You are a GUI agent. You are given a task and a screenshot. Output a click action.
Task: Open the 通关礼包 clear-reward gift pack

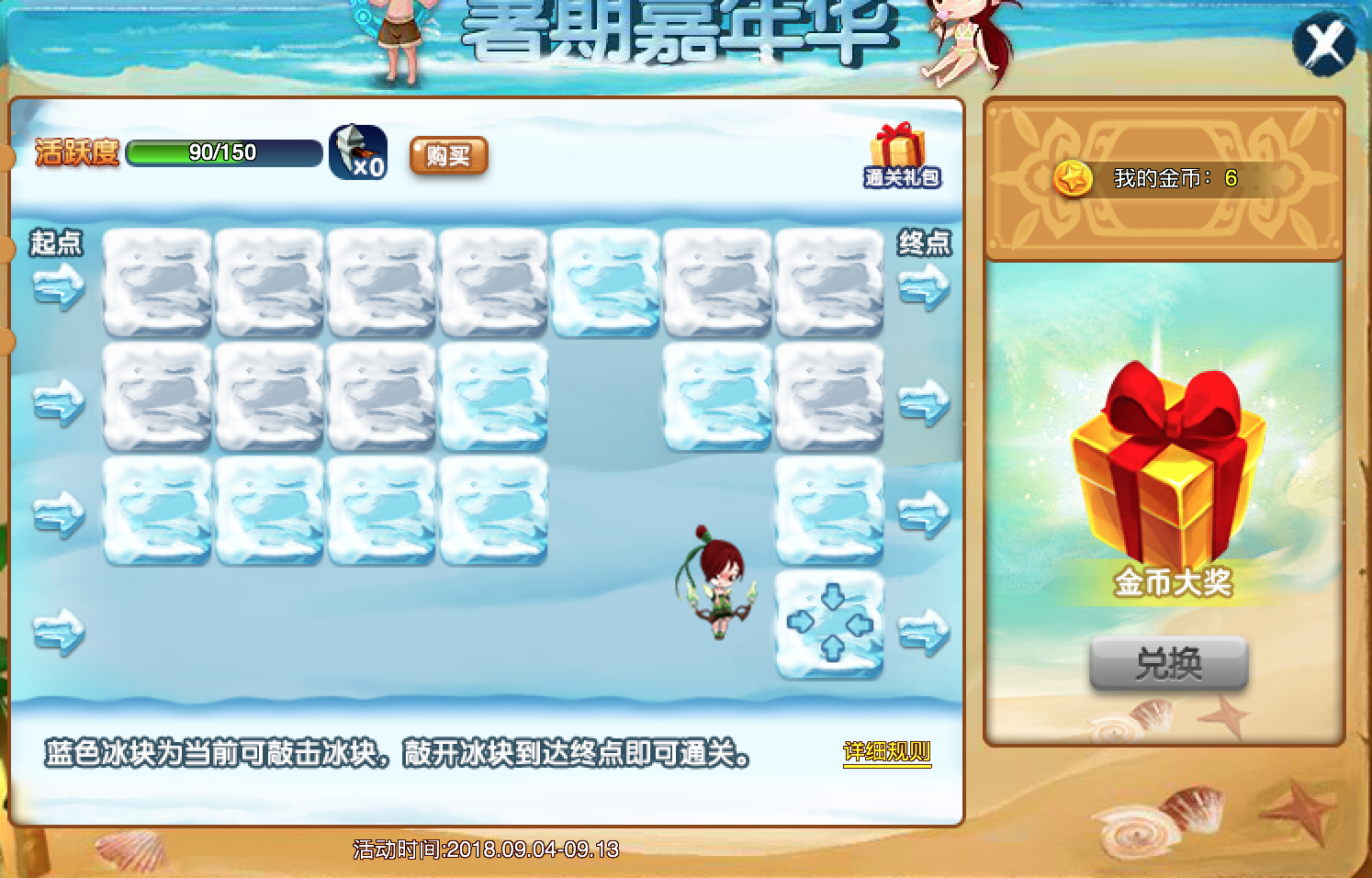tap(902, 156)
